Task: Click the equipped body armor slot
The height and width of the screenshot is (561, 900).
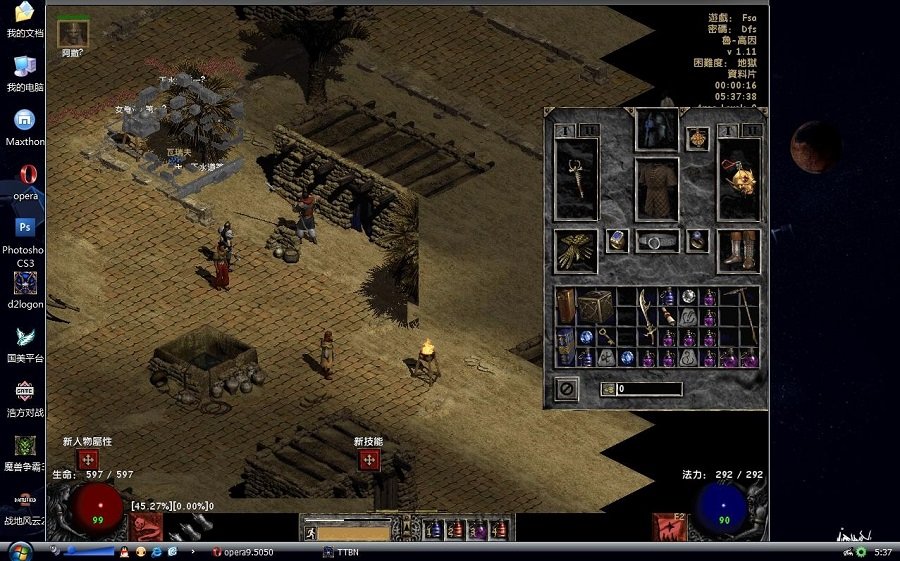Action: click(656, 189)
